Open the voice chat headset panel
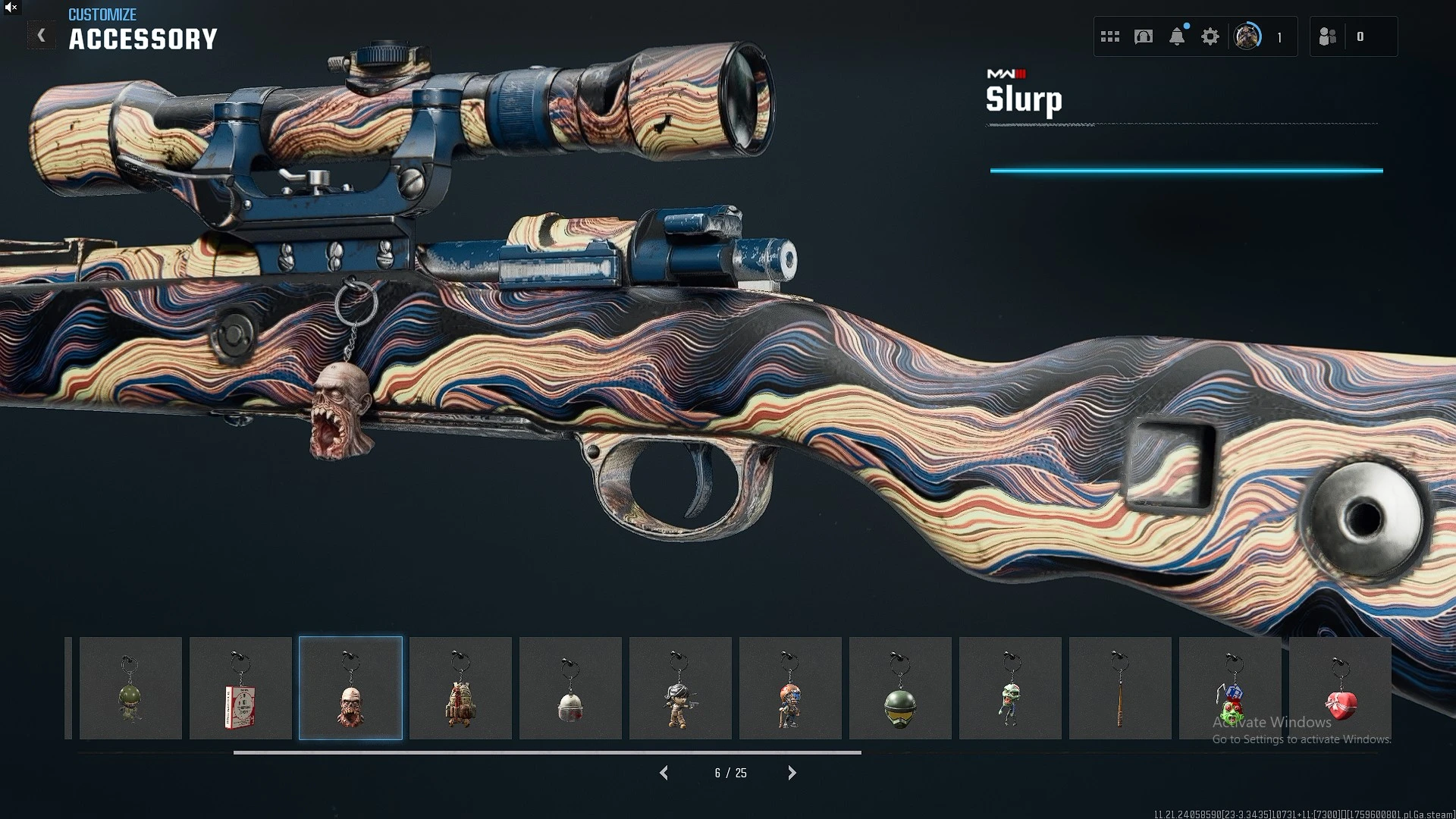This screenshot has width=1456, height=819. pyautogui.click(x=1144, y=36)
